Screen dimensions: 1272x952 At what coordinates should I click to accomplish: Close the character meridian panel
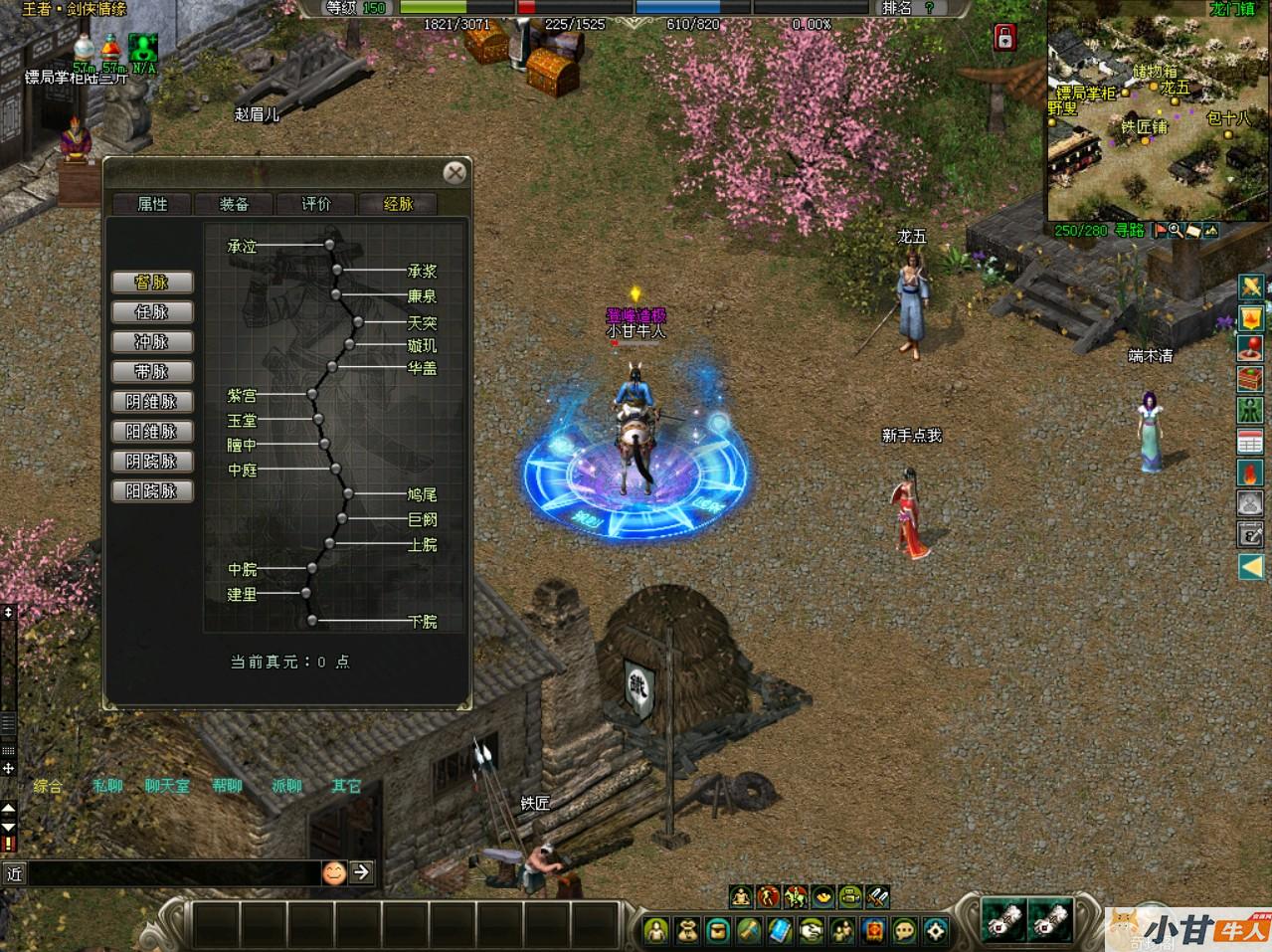(x=454, y=173)
